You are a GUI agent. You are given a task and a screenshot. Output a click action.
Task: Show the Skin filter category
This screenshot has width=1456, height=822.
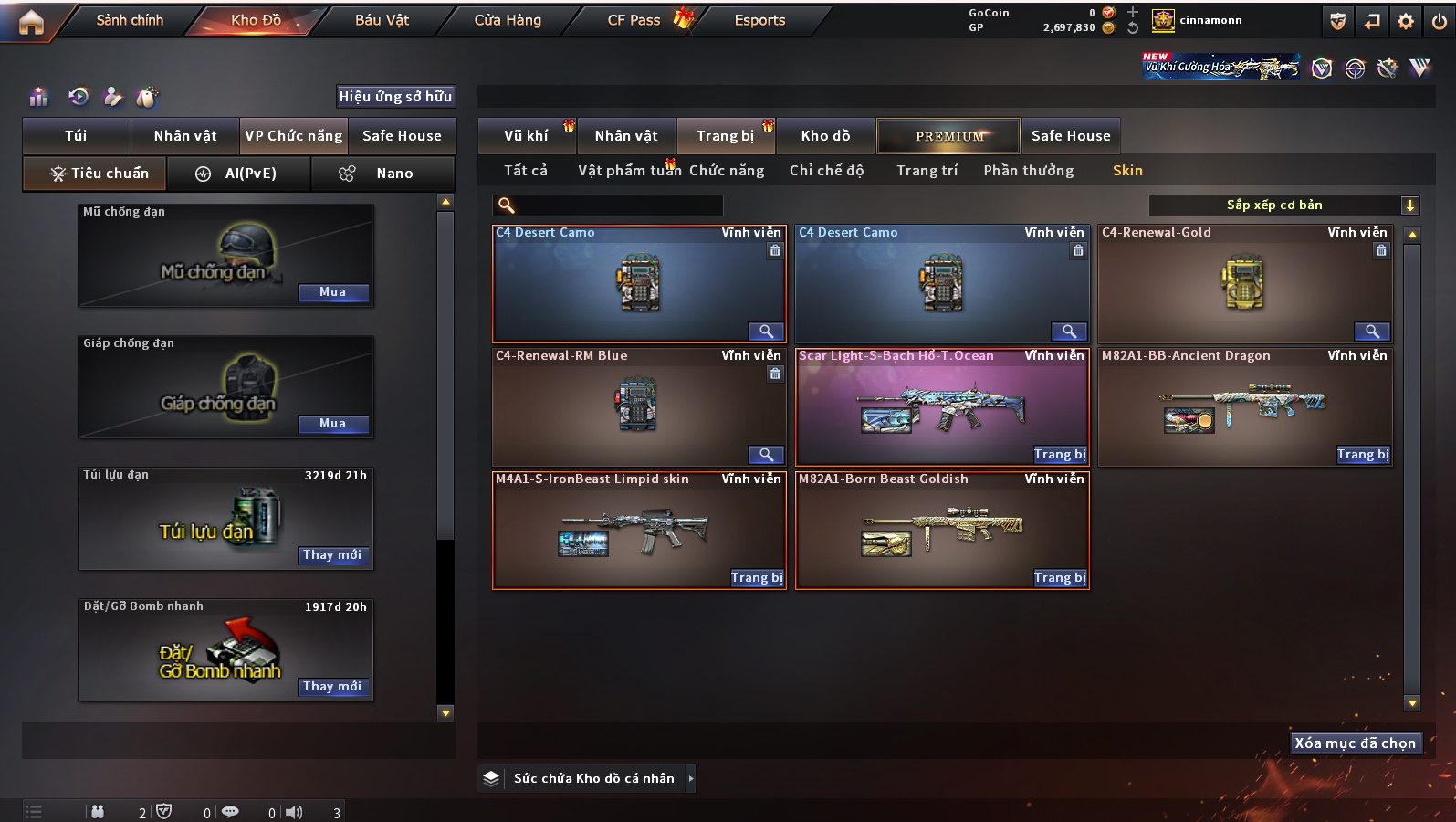coord(1127,171)
